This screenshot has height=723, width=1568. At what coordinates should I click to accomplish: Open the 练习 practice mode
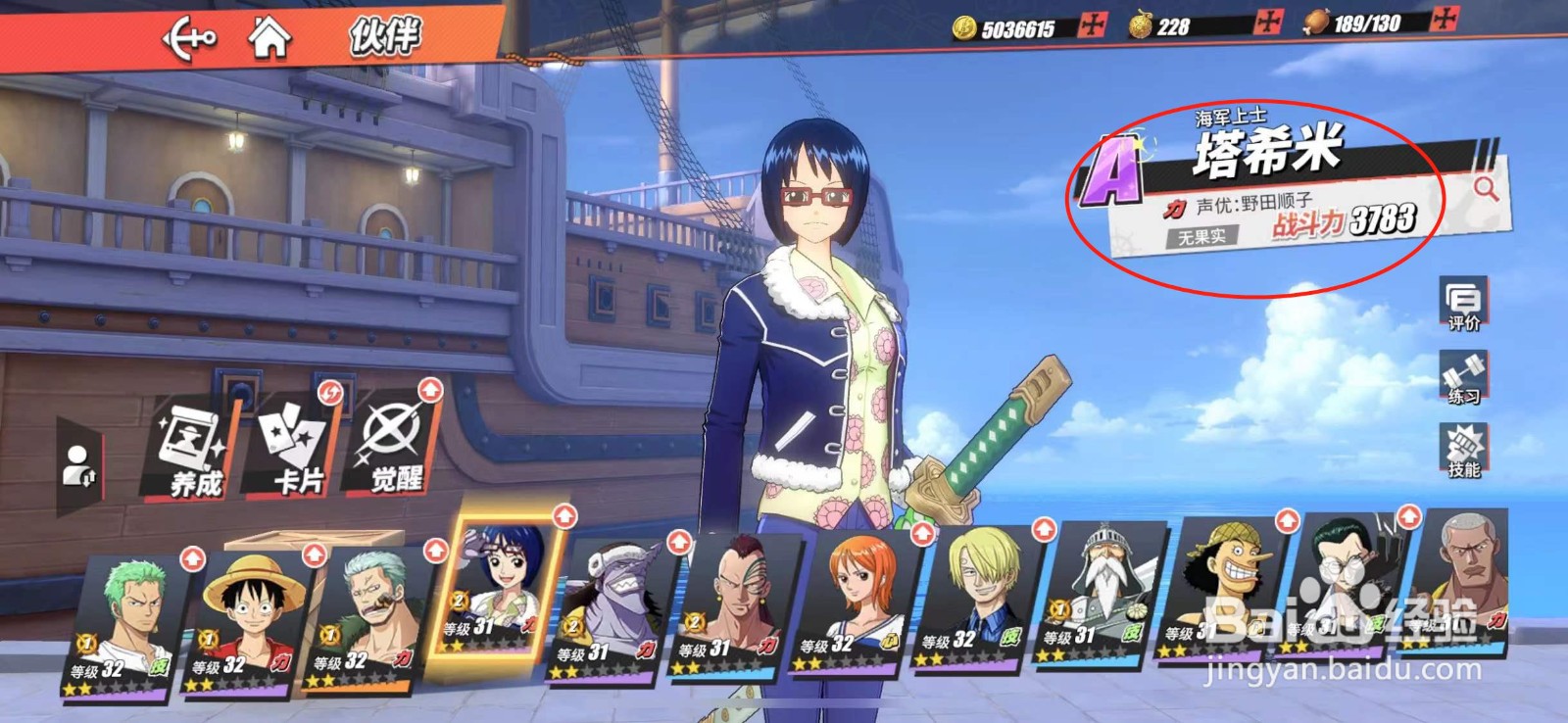tap(1463, 378)
